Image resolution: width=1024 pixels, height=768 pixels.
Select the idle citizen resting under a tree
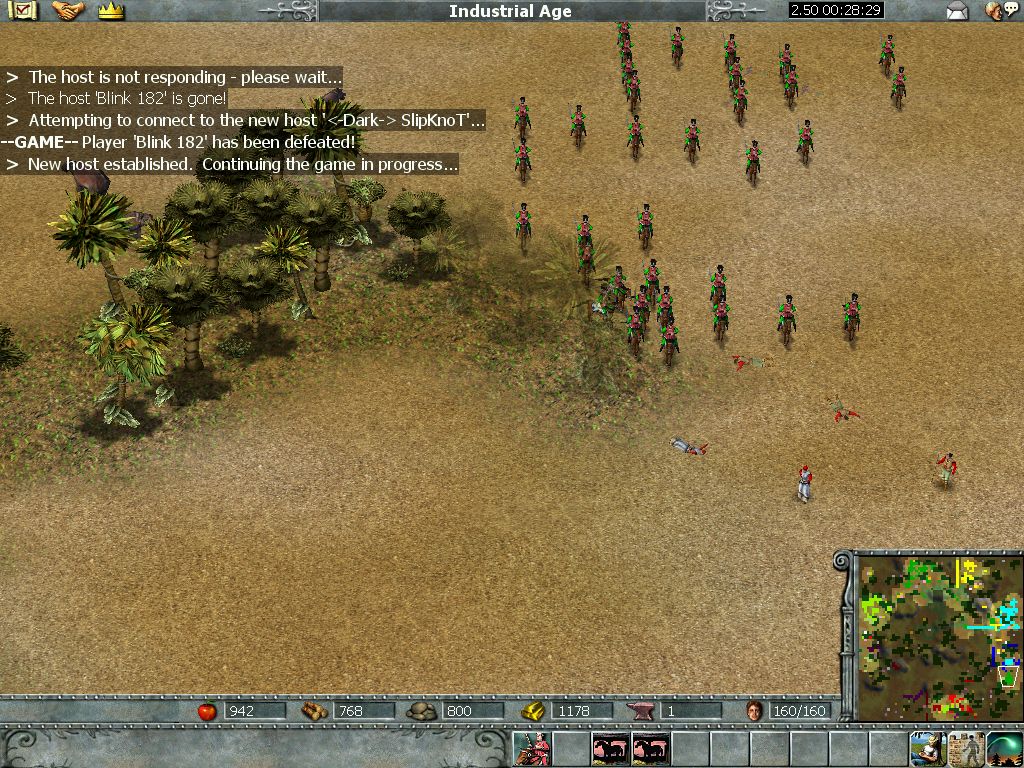tap(927, 748)
